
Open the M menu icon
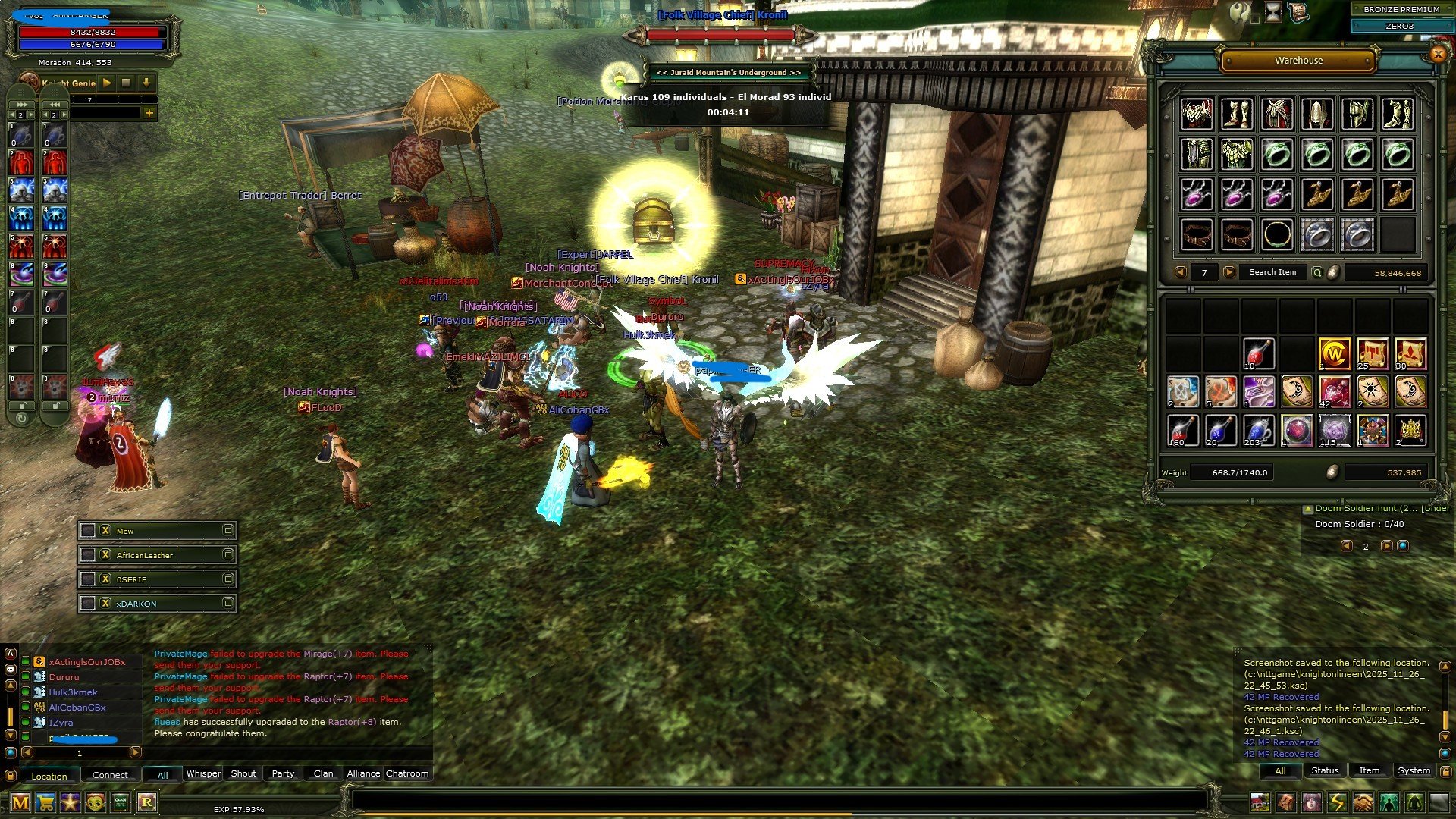tap(20, 802)
